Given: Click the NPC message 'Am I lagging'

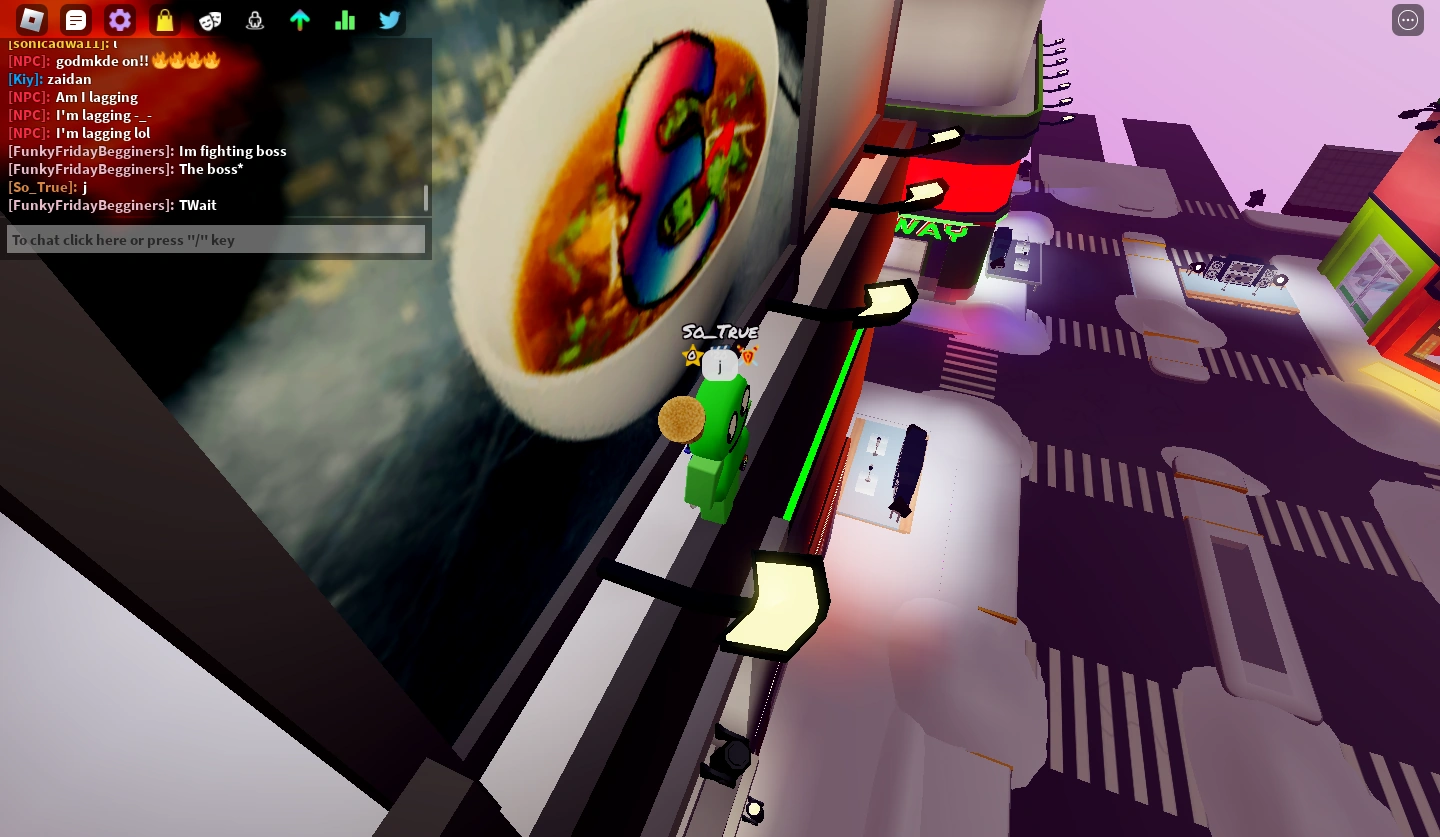Looking at the screenshot, I should coord(98,97).
